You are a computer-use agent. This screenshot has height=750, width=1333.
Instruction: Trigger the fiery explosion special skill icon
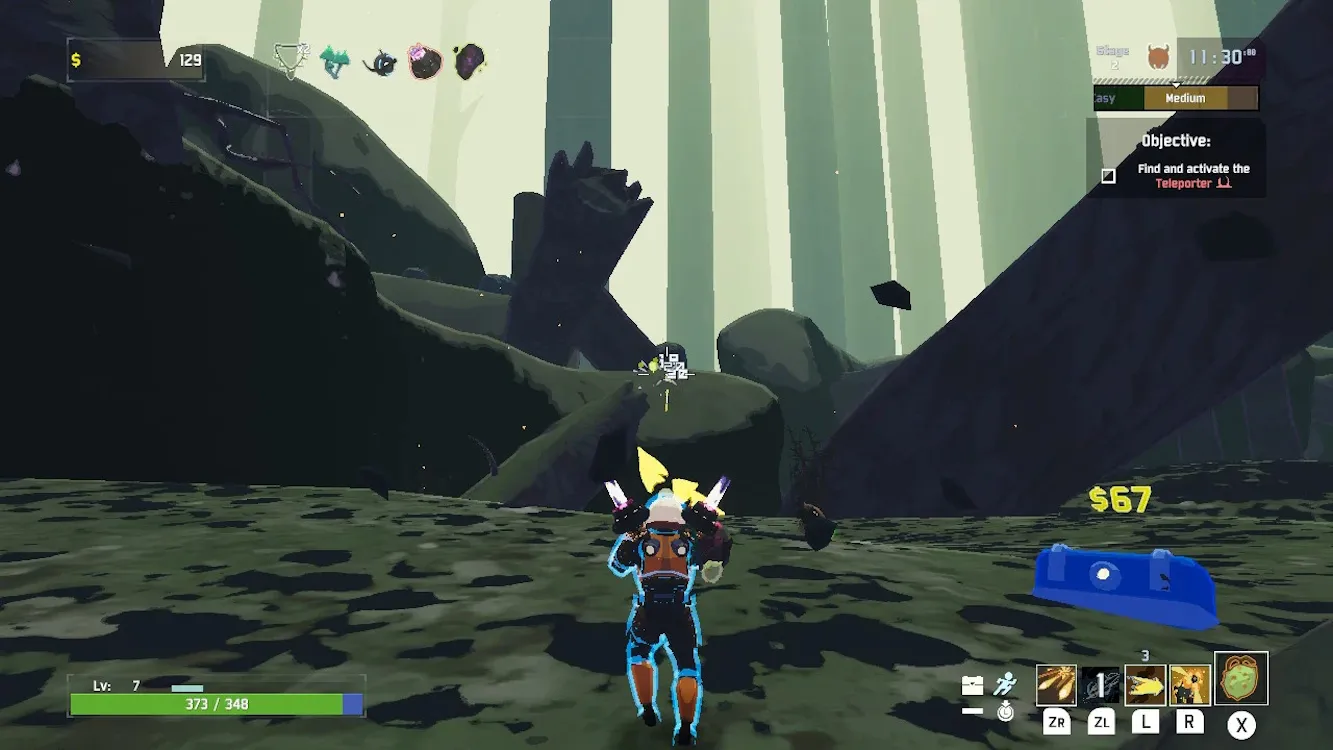pos(1190,685)
